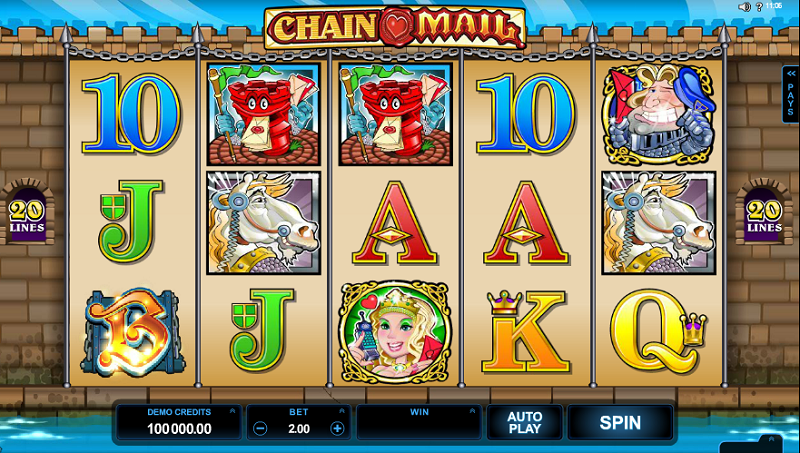This screenshot has width=800, height=453.
Task: Toggle sound with the speaker icon
Action: (744, 7)
